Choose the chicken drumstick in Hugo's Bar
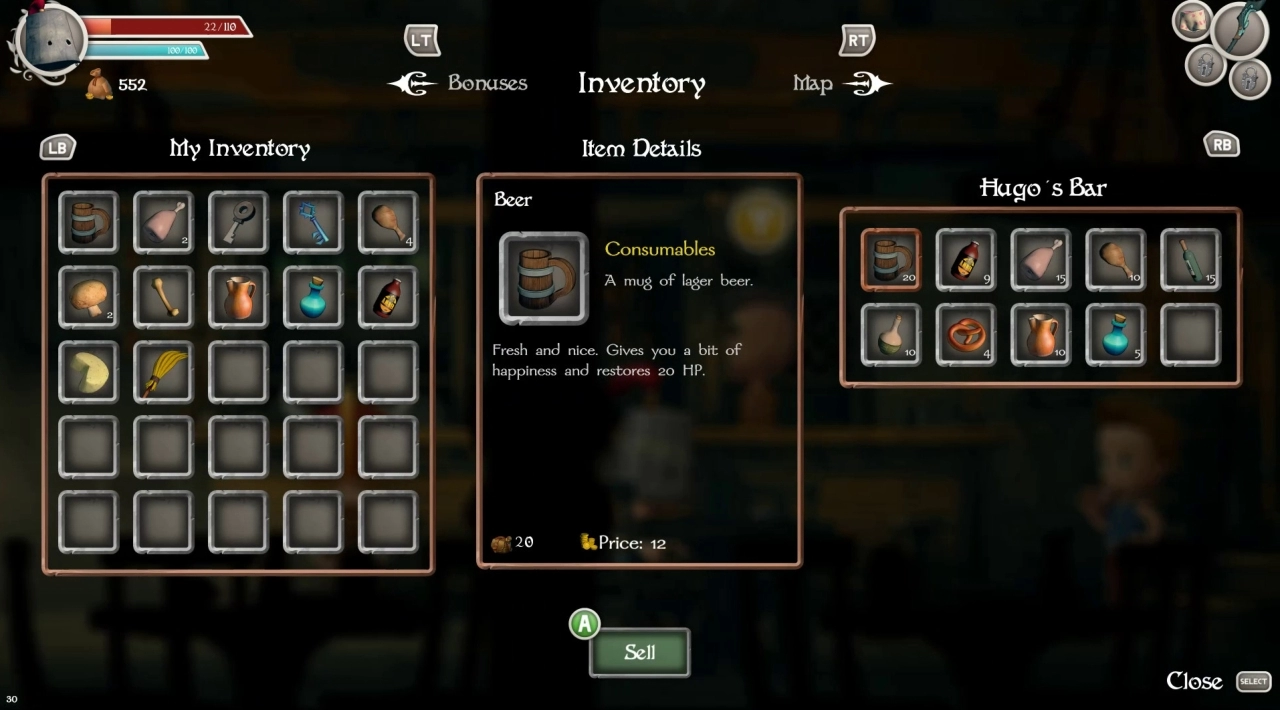 pyautogui.click(x=1115, y=260)
